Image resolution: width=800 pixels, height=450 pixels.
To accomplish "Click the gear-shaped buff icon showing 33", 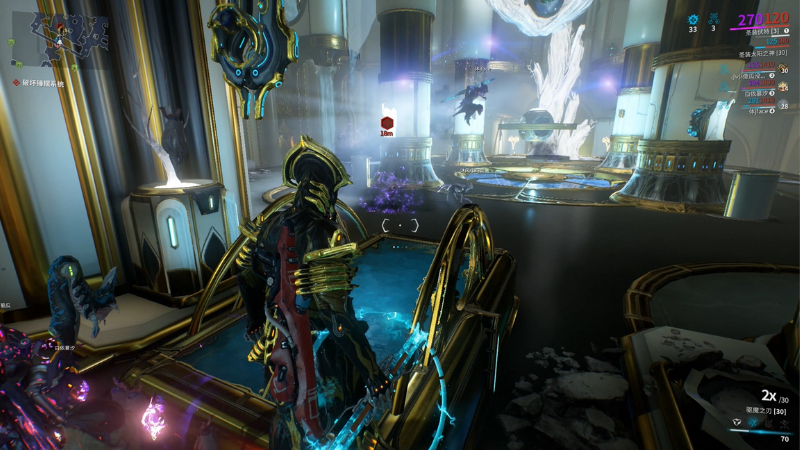I will [693, 18].
